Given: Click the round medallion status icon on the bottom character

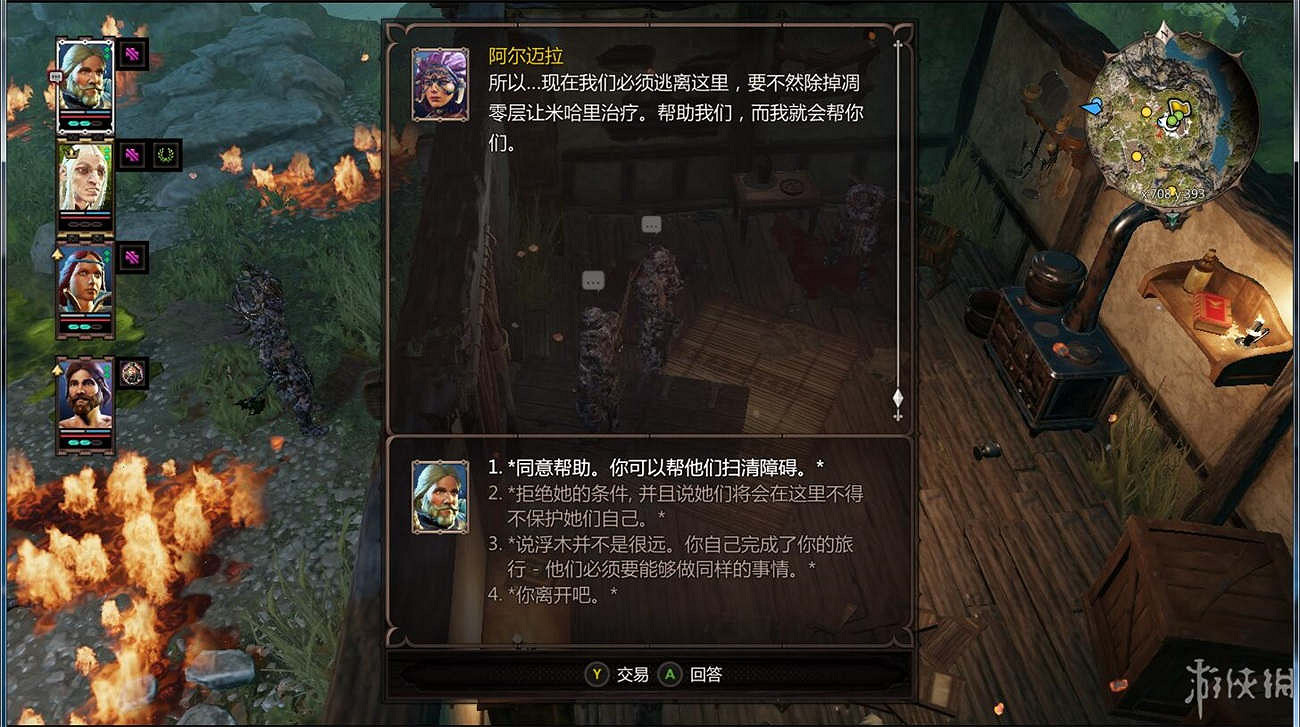Looking at the screenshot, I should pos(131,373).
